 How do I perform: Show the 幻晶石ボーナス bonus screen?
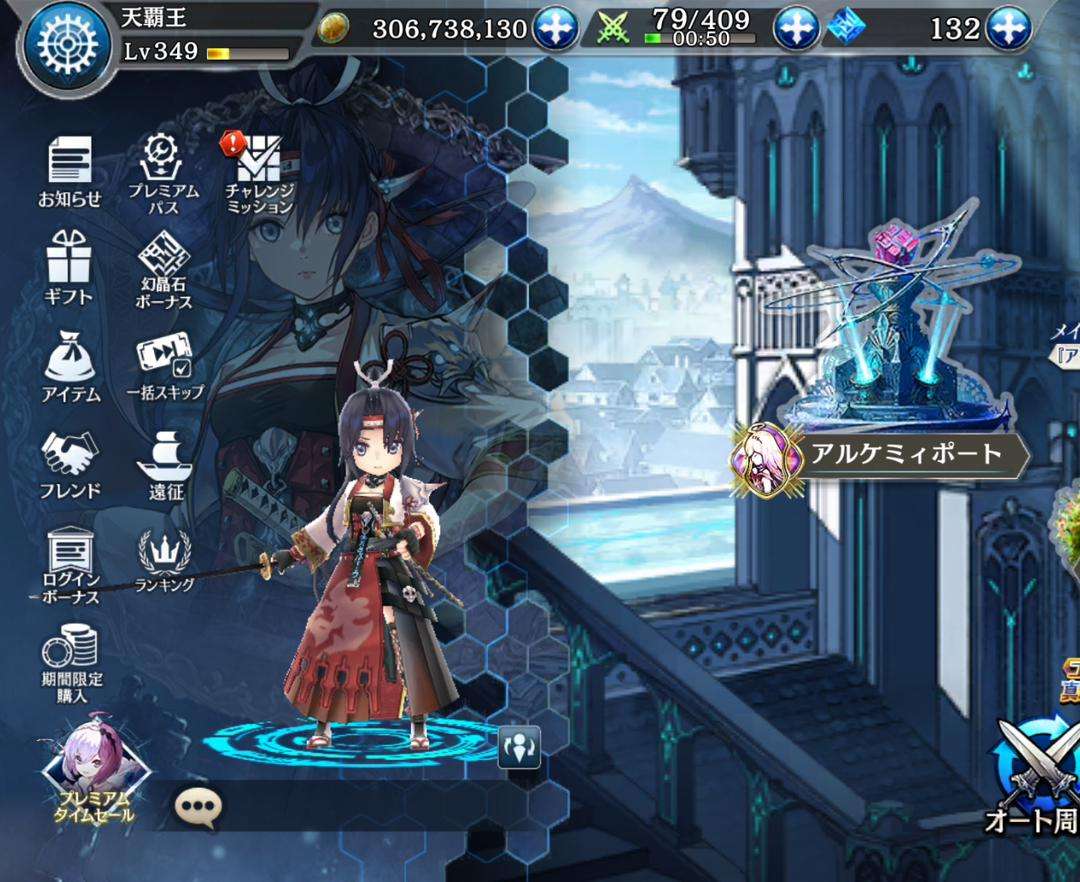(164, 268)
